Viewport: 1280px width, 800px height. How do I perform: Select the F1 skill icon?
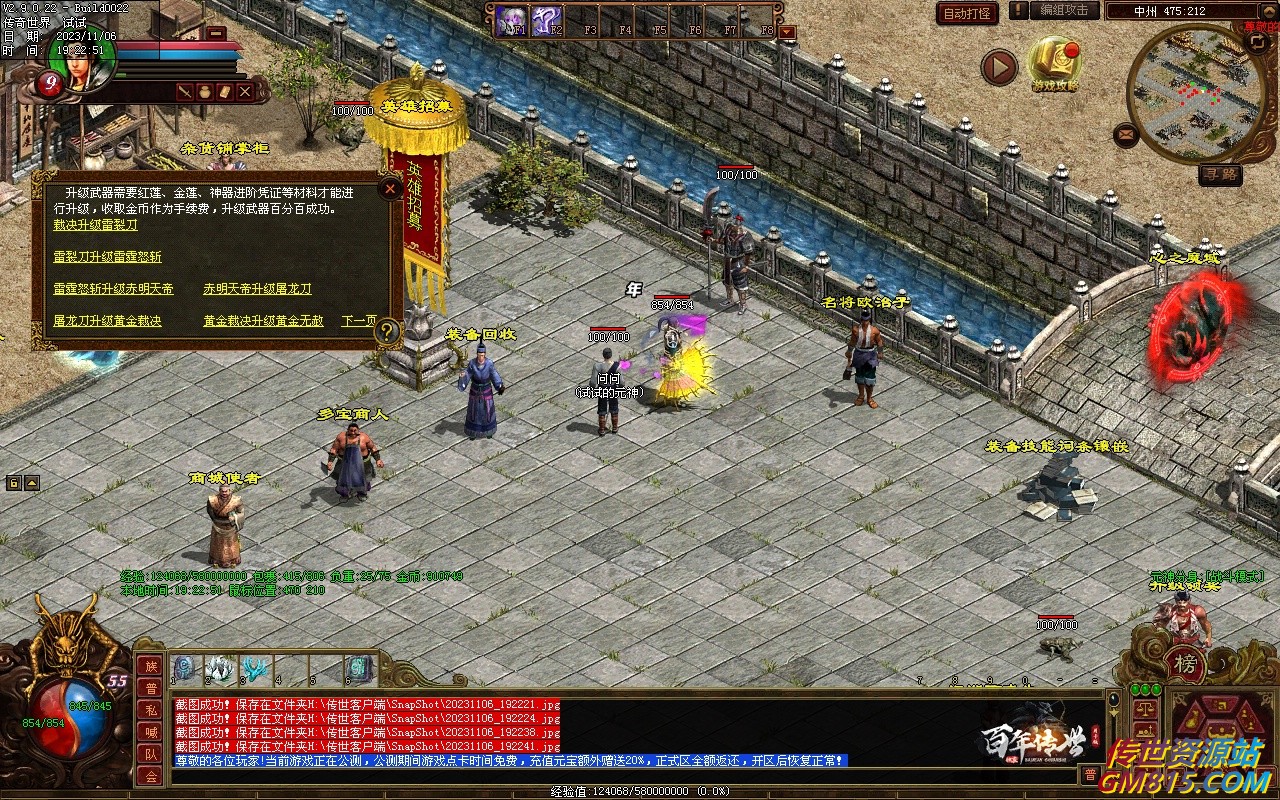coord(512,20)
